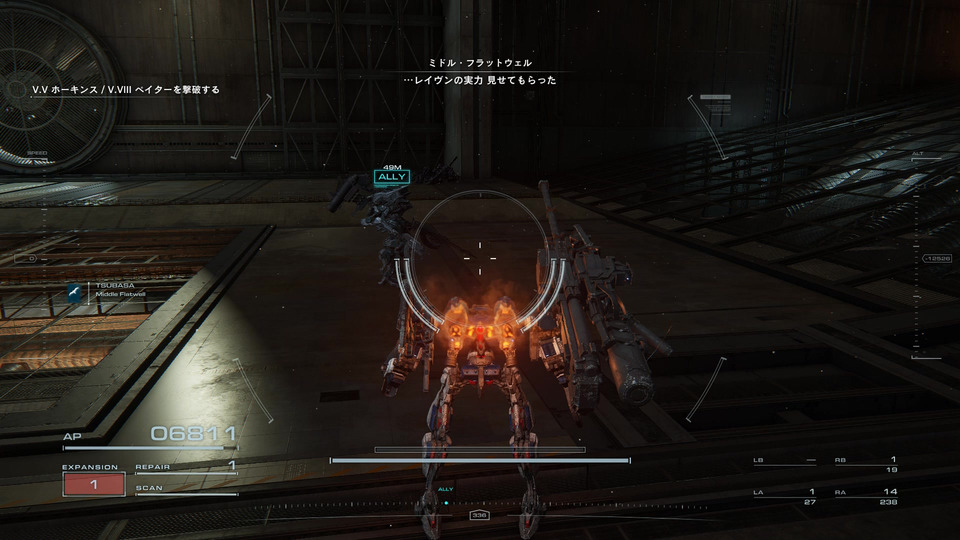Click the ALLY marker on the compass
960x540 pixels.
pos(446,495)
